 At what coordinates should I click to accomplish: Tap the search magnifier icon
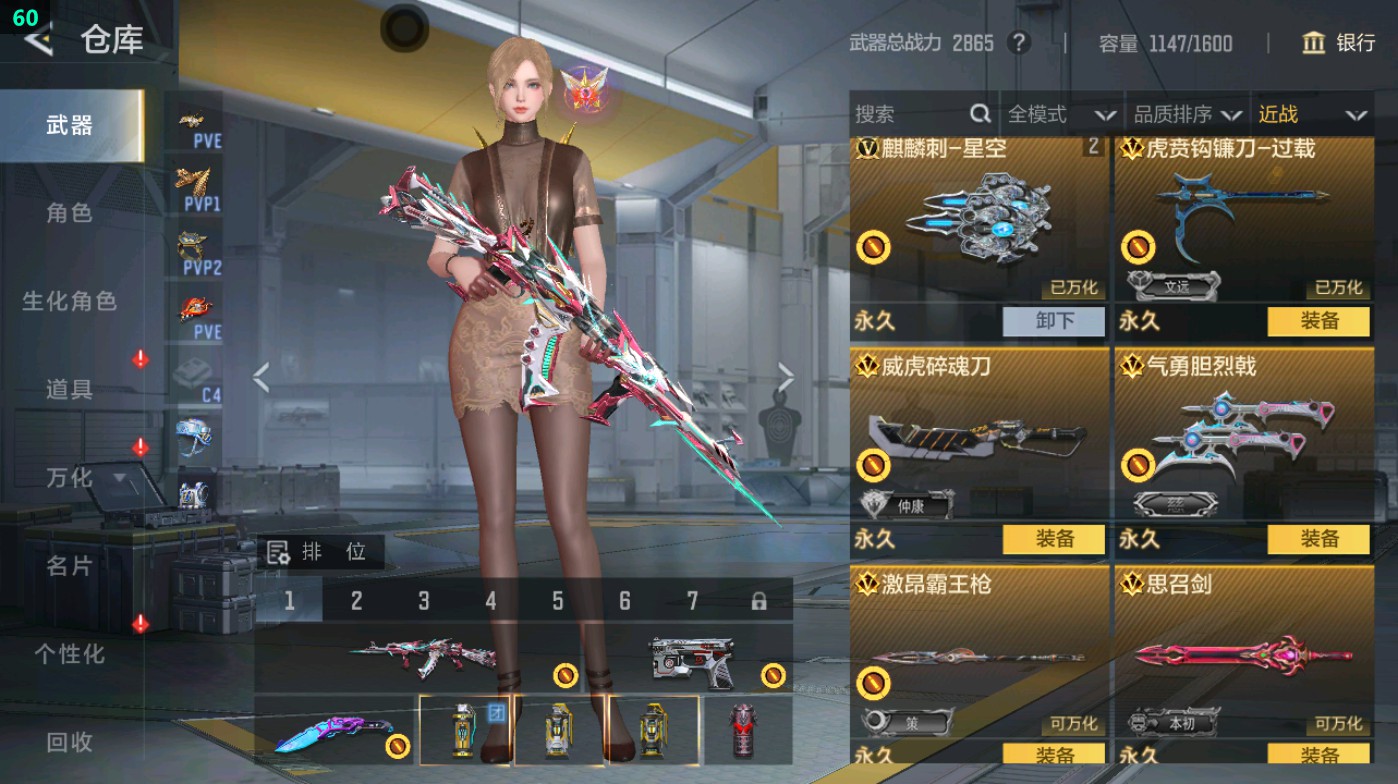[x=978, y=114]
